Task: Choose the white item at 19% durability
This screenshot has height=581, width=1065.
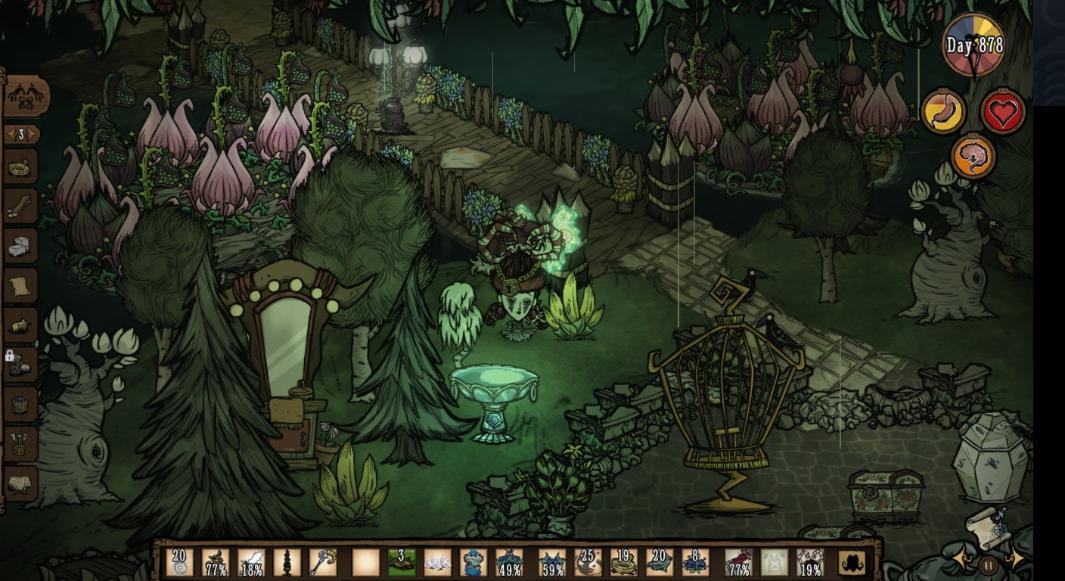Action: point(810,562)
